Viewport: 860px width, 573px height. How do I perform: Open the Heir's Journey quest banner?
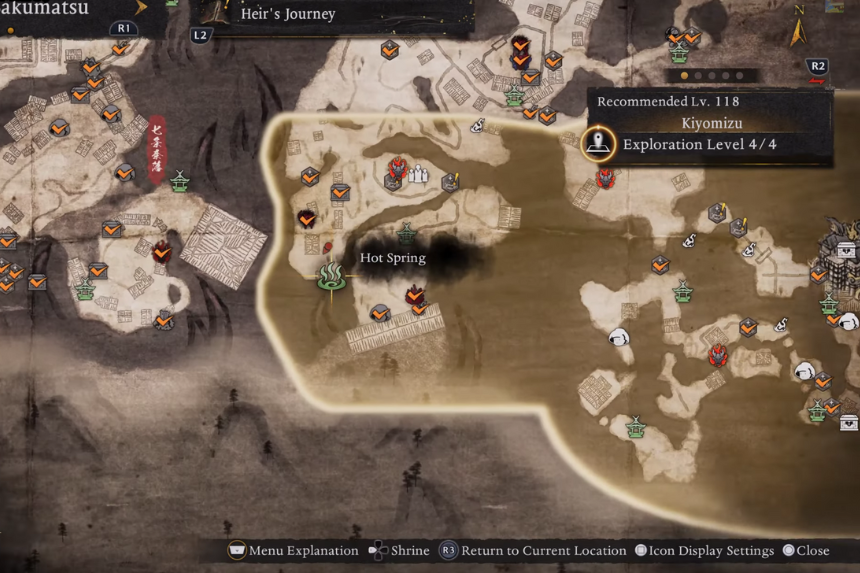[x=288, y=15]
